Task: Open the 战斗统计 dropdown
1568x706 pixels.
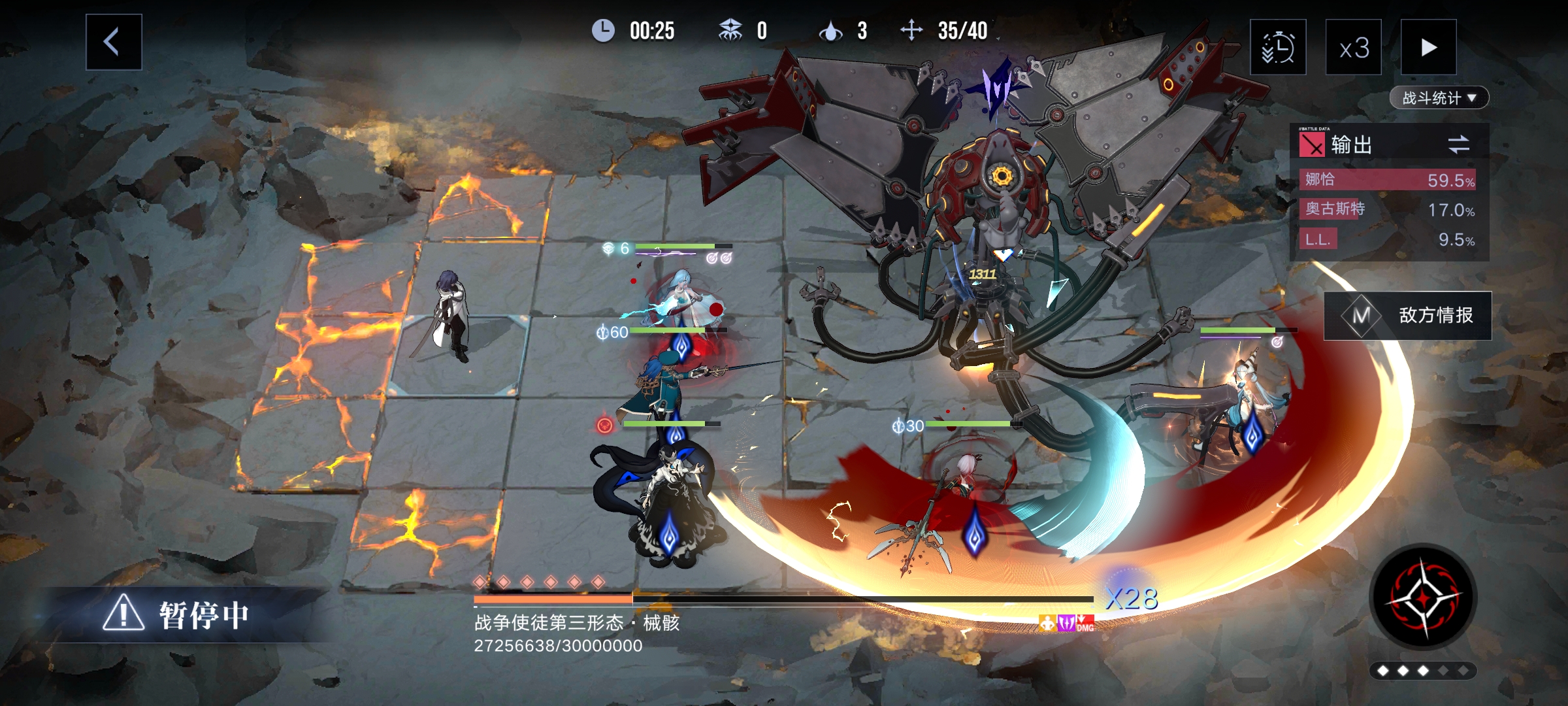Action: coord(1439,97)
